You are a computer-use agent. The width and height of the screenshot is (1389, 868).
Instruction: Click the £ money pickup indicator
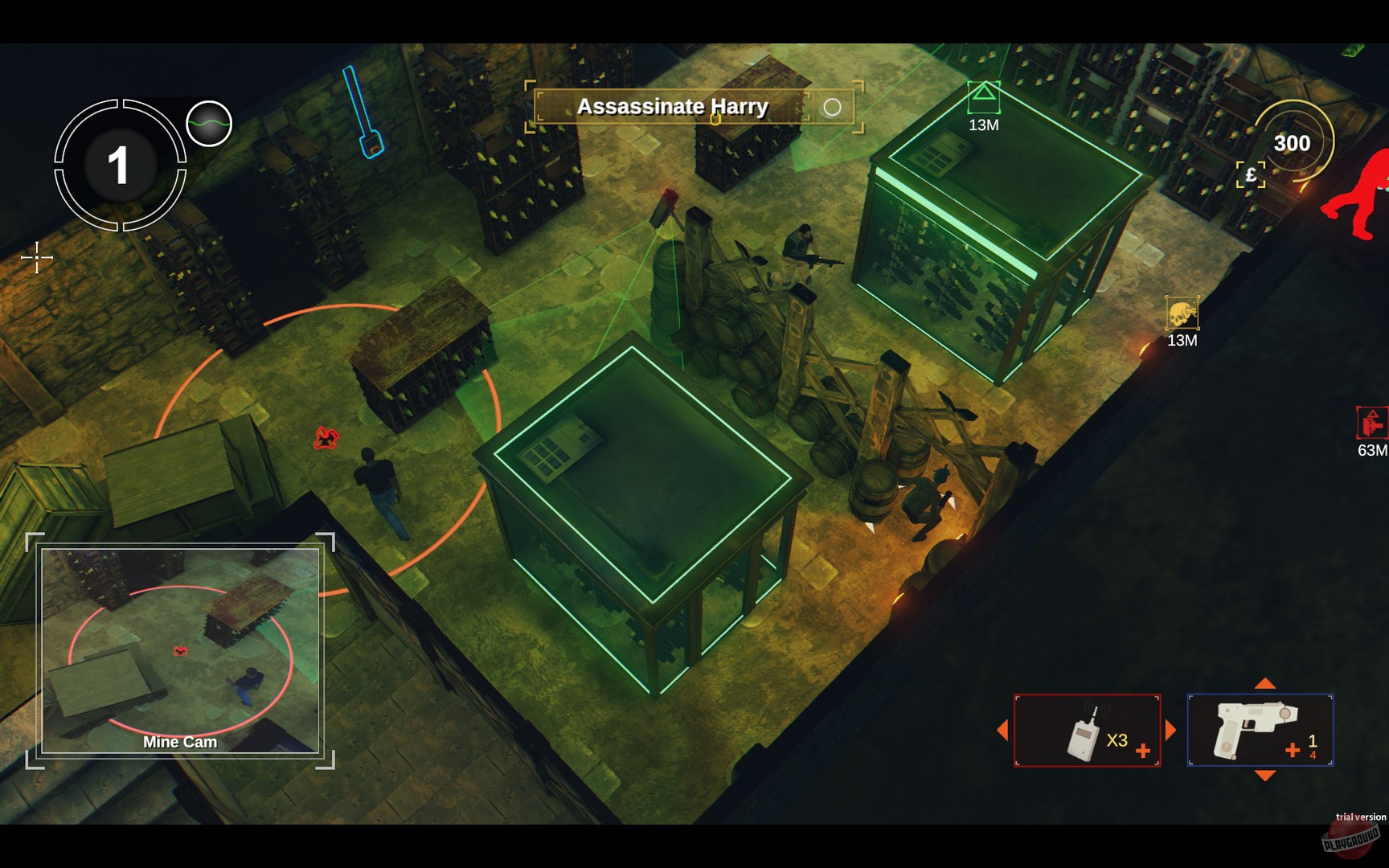pos(1251,173)
